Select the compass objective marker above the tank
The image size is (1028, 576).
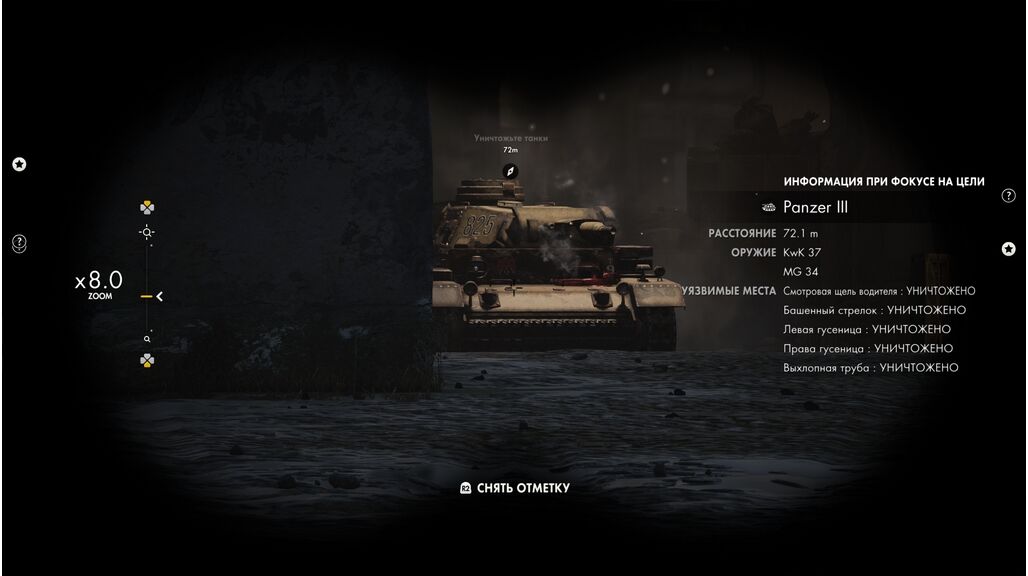pyautogui.click(x=511, y=171)
